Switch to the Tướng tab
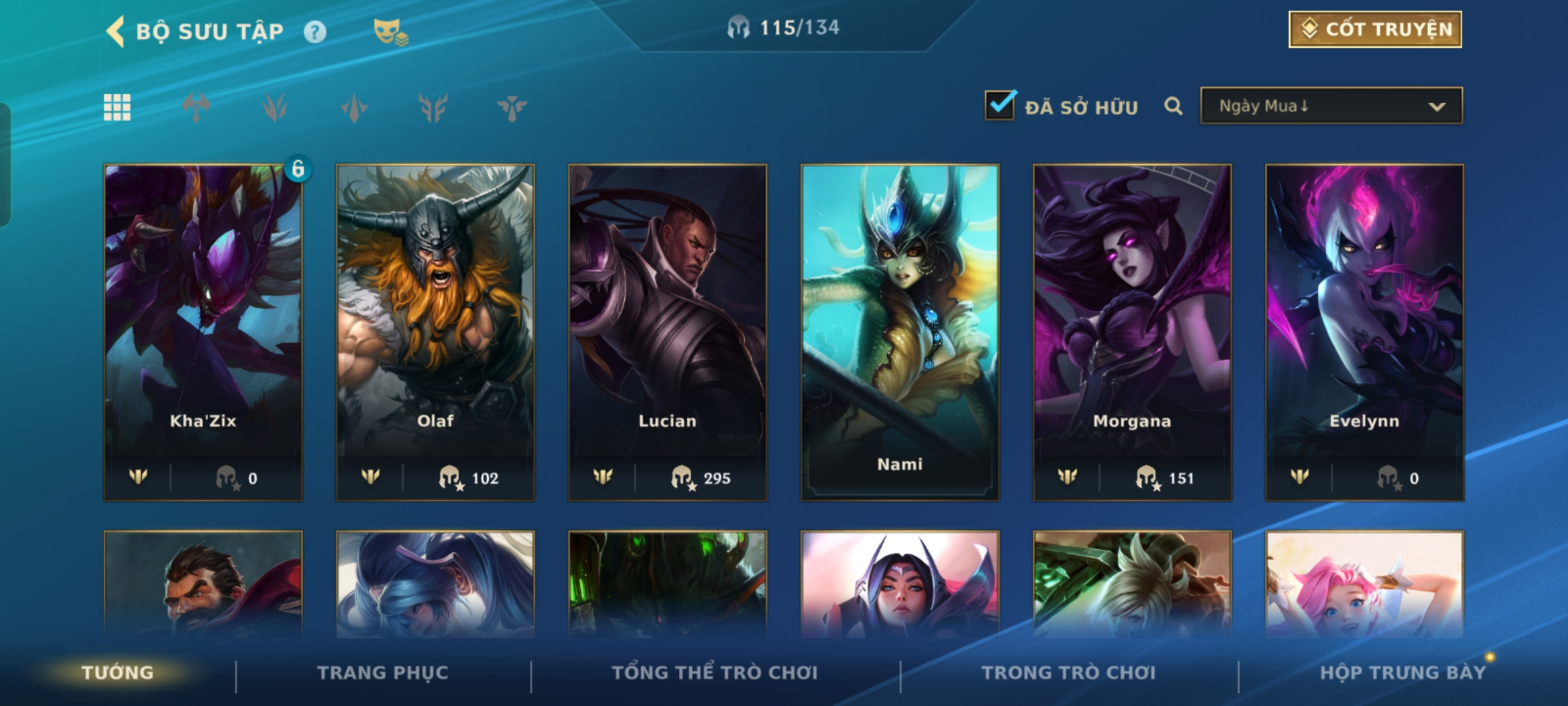This screenshot has width=1568, height=706. [x=118, y=673]
